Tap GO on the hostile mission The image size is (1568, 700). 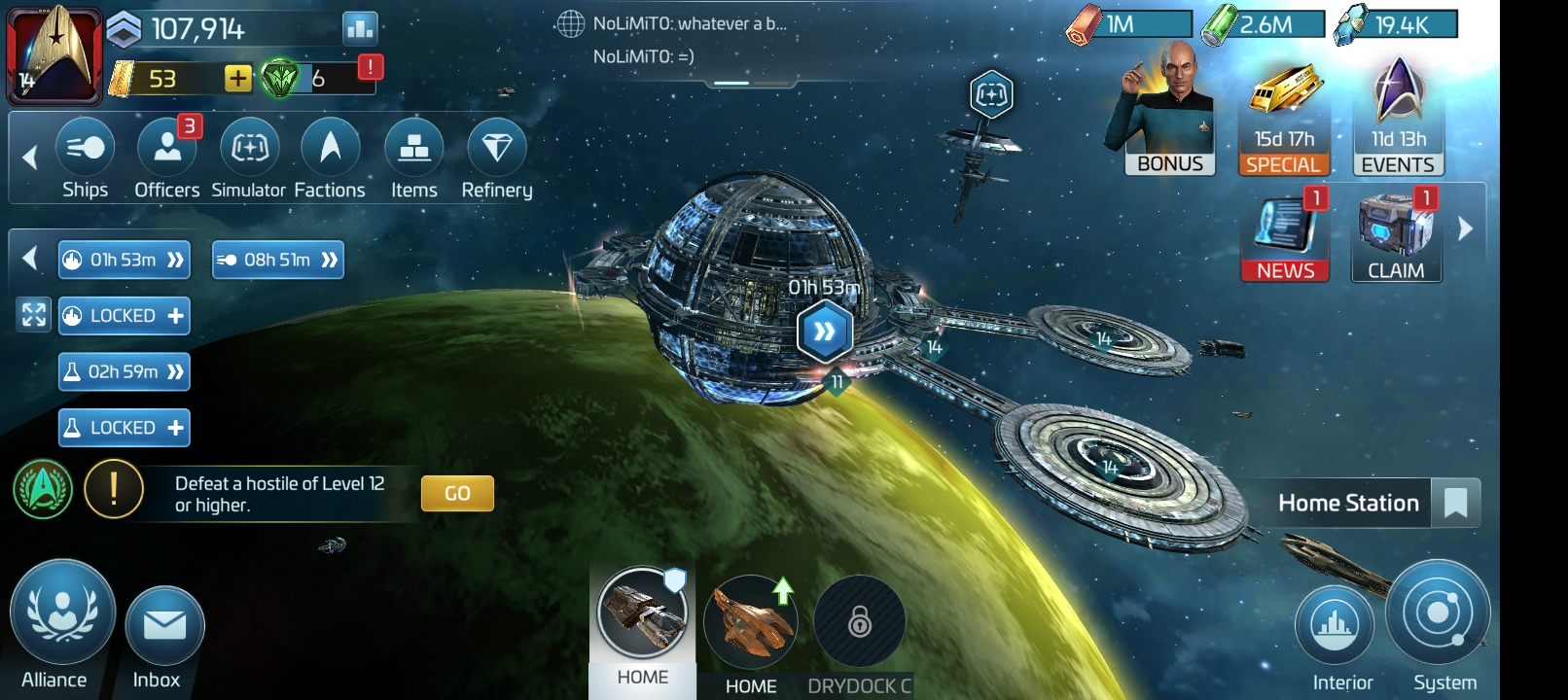[457, 493]
